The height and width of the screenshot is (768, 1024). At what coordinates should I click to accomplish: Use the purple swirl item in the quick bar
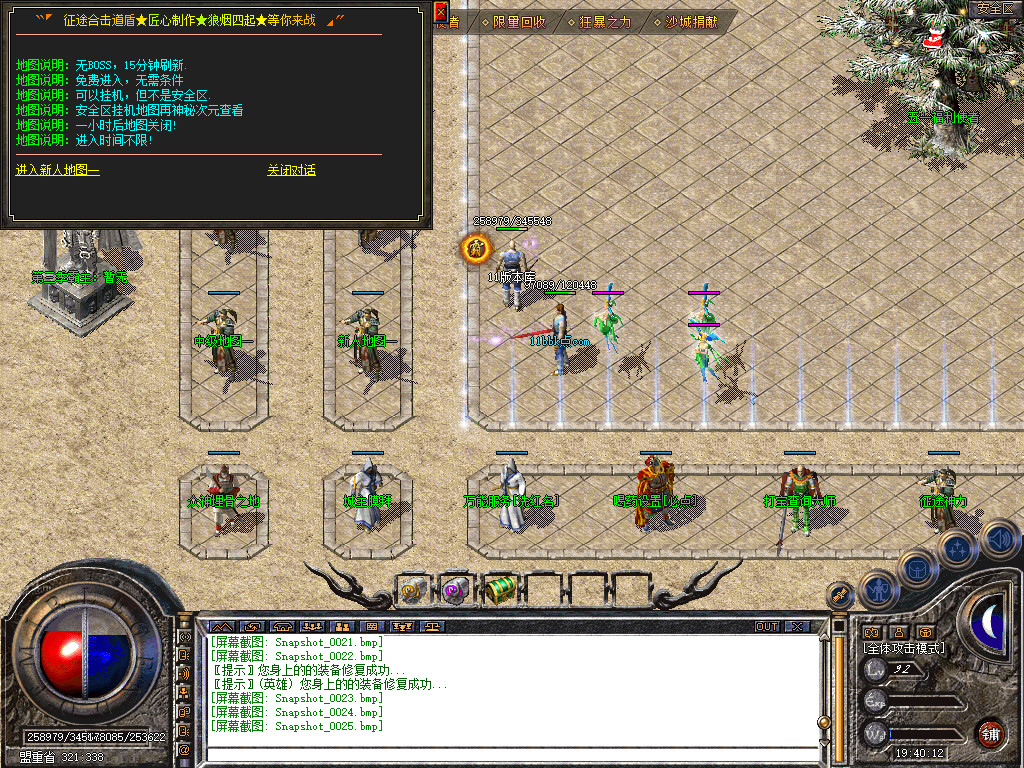(x=456, y=590)
